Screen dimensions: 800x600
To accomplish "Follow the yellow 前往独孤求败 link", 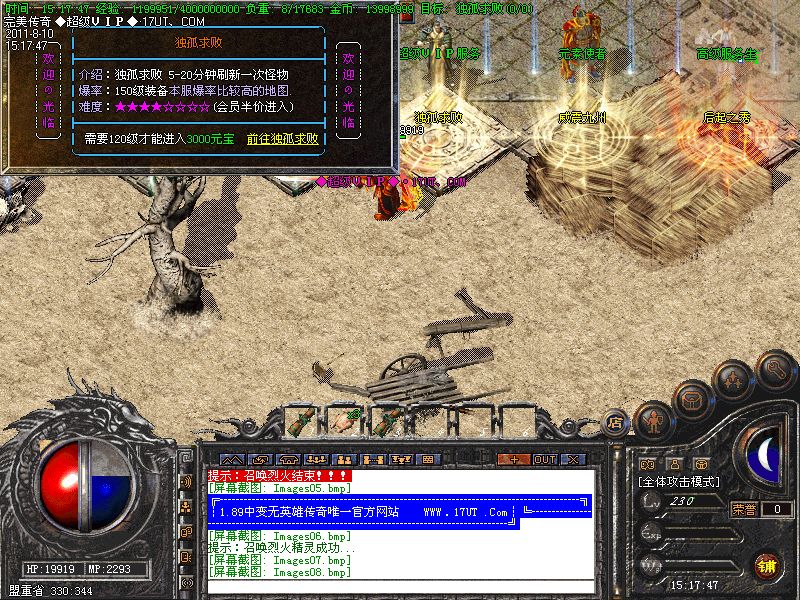I will click(283, 139).
